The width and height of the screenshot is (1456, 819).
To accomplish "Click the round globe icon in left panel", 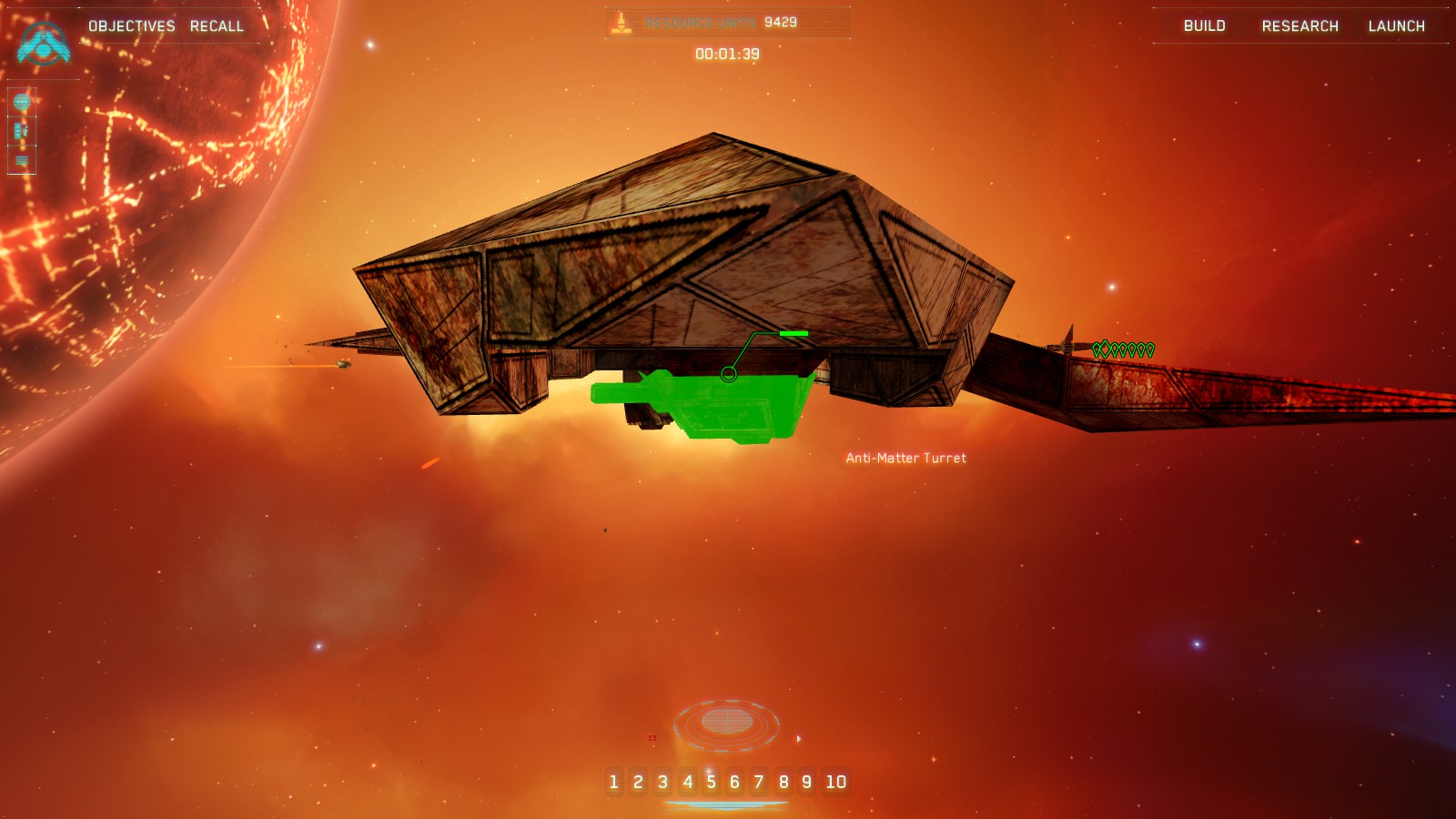I will point(22,102).
